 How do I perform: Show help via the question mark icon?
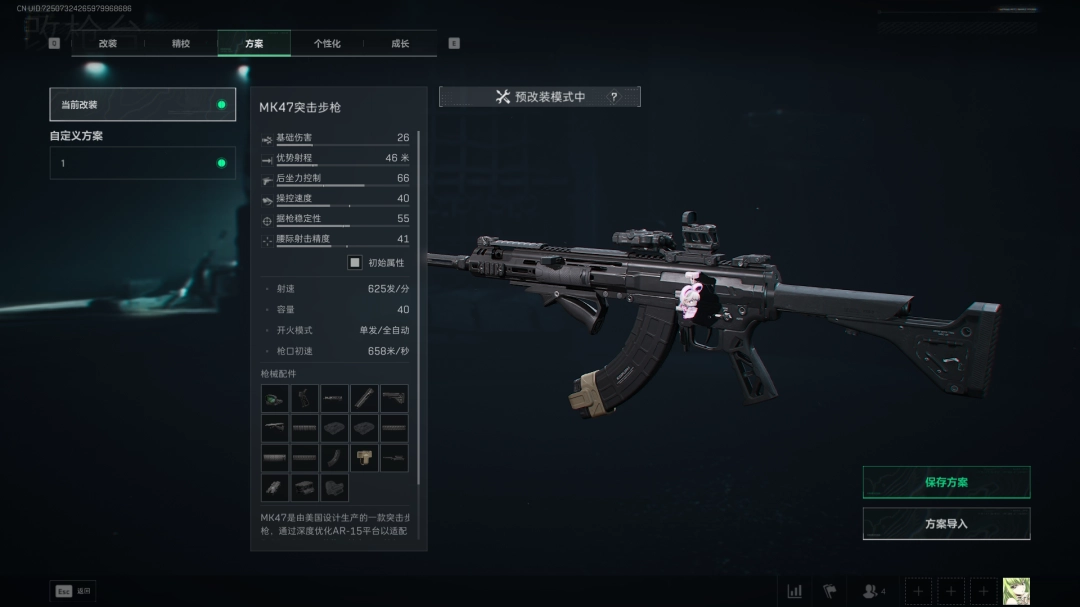(614, 97)
